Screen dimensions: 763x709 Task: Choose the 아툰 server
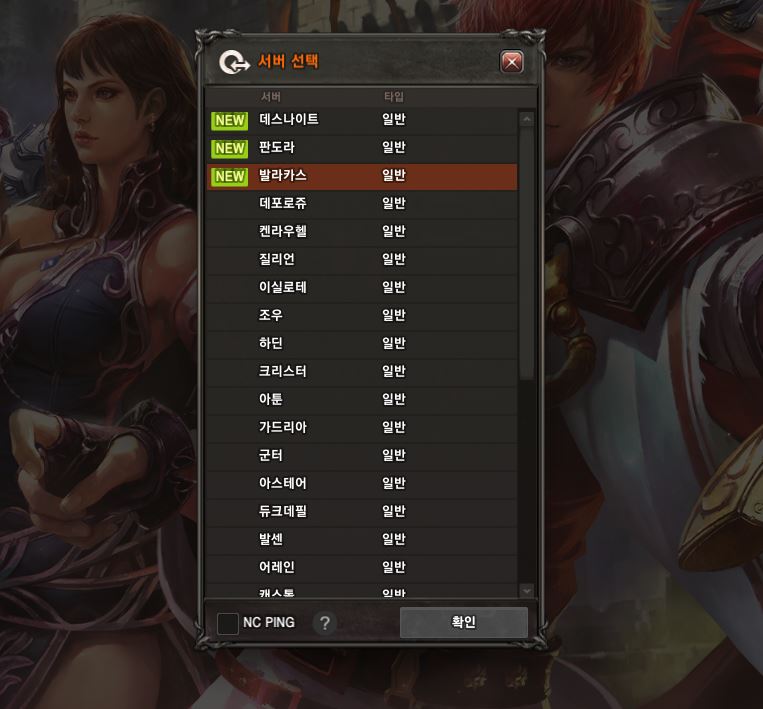click(271, 400)
